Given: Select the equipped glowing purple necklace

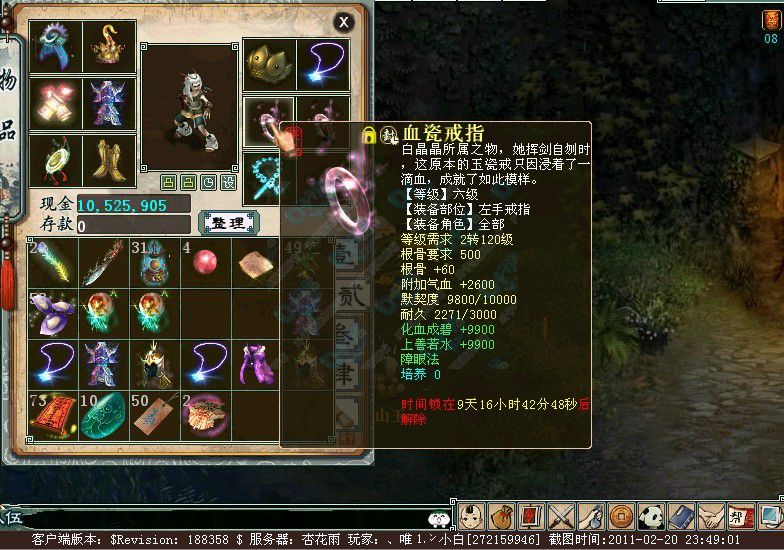Looking at the screenshot, I should click(x=323, y=63).
